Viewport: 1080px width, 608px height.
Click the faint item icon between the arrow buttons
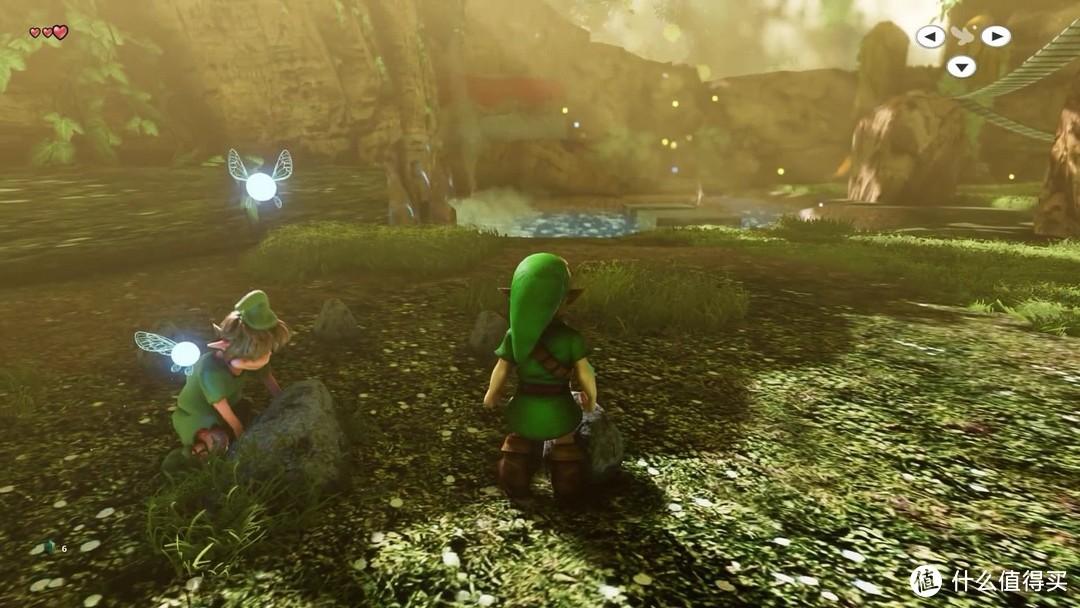point(963,35)
